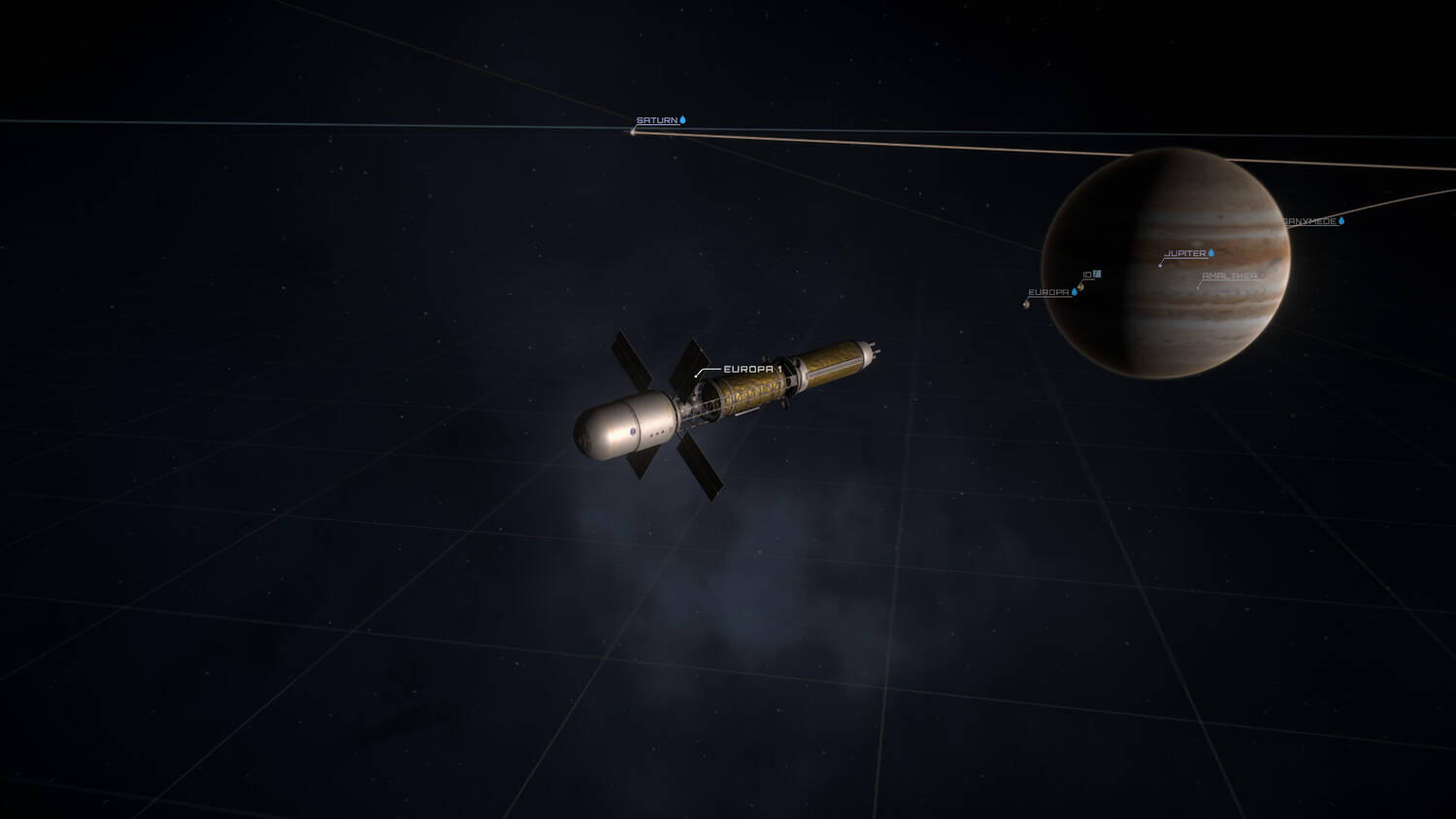Choose the Io moon label
This screenshot has width=1456, height=819.
(1088, 276)
